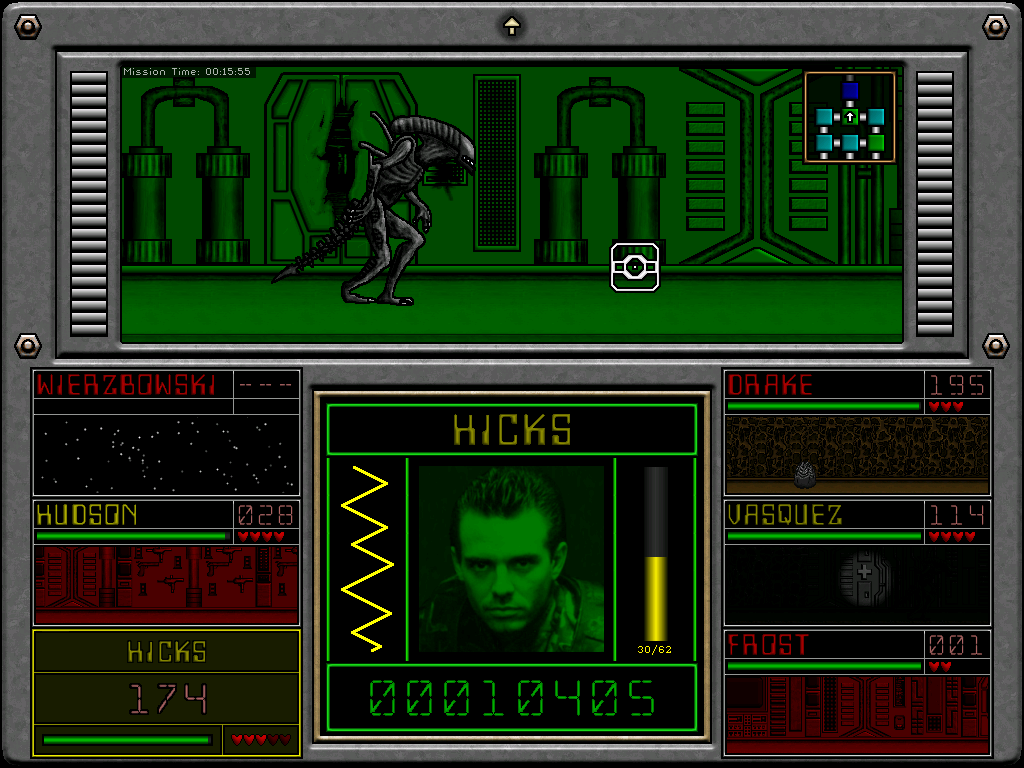
Task: Click the yellow ammo clip gauge
Action: click(656, 556)
